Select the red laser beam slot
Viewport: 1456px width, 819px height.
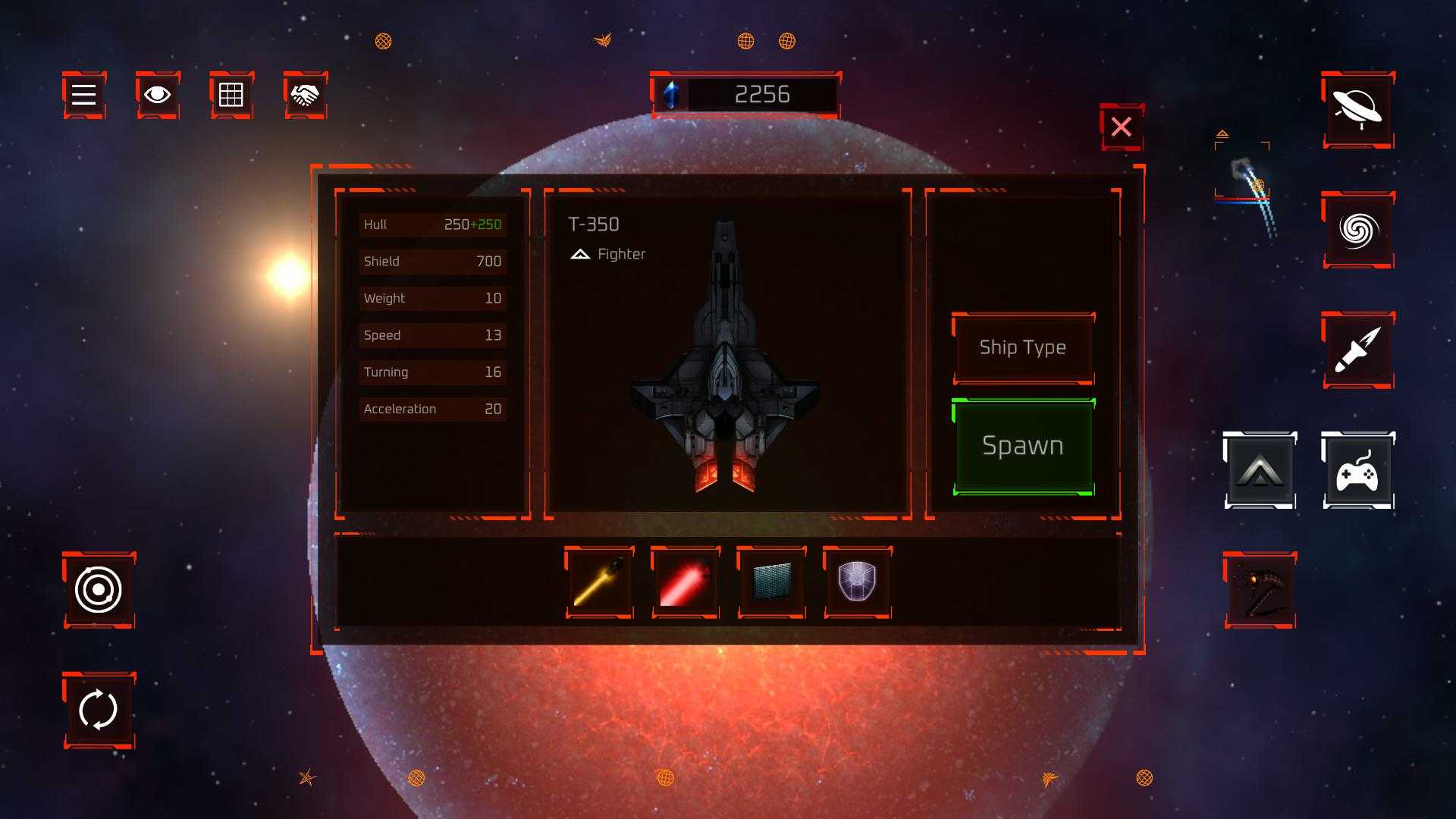coord(686,582)
